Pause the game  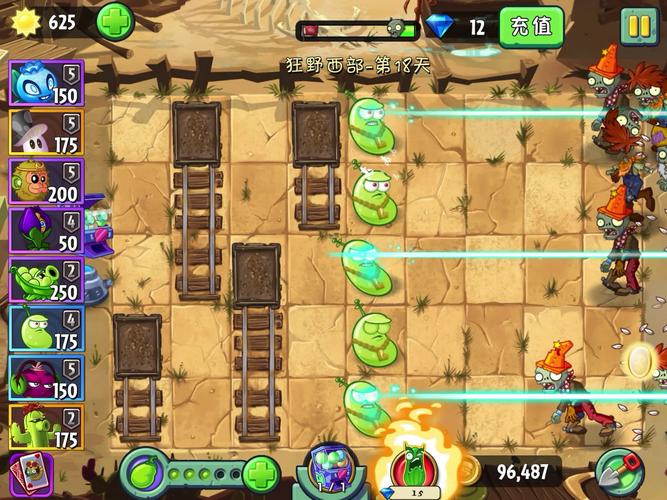(x=638, y=25)
